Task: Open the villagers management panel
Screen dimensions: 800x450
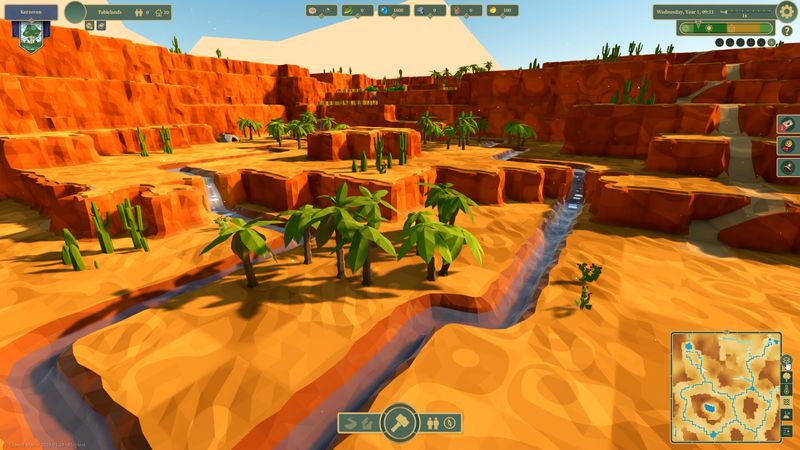Action: click(x=432, y=423)
